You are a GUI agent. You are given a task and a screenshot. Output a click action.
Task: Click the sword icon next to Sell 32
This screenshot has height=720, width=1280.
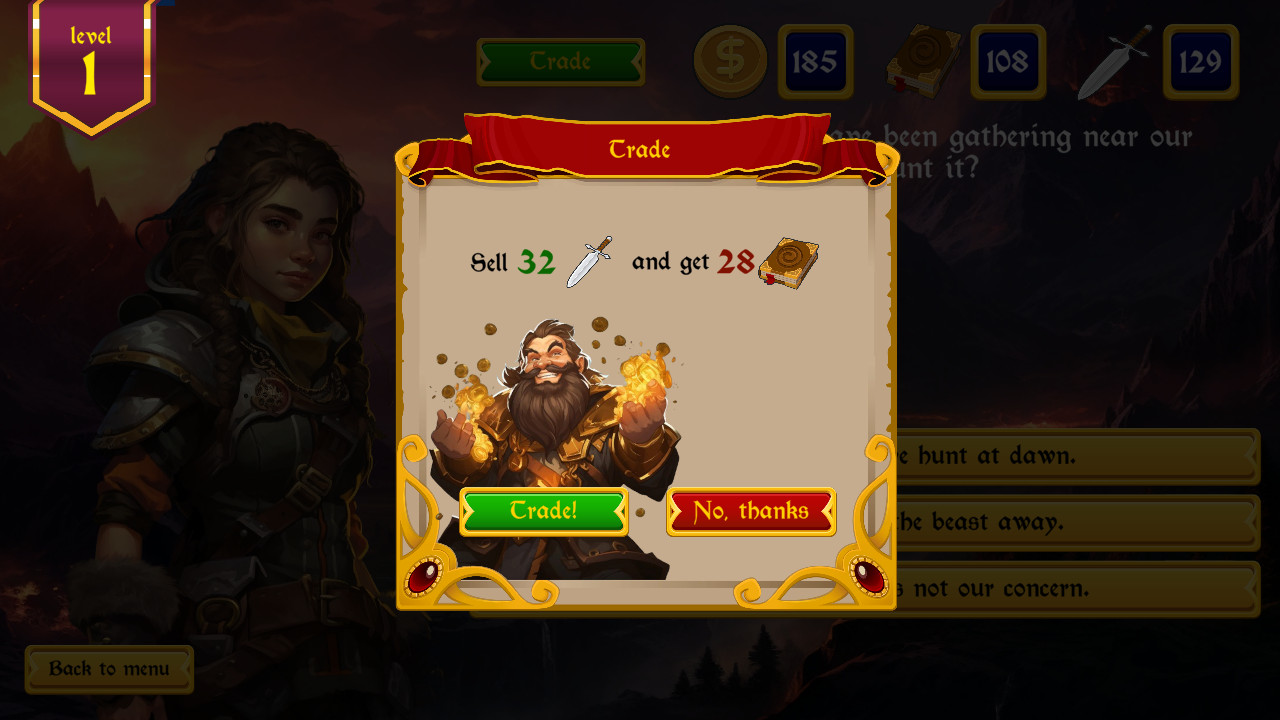click(x=588, y=262)
